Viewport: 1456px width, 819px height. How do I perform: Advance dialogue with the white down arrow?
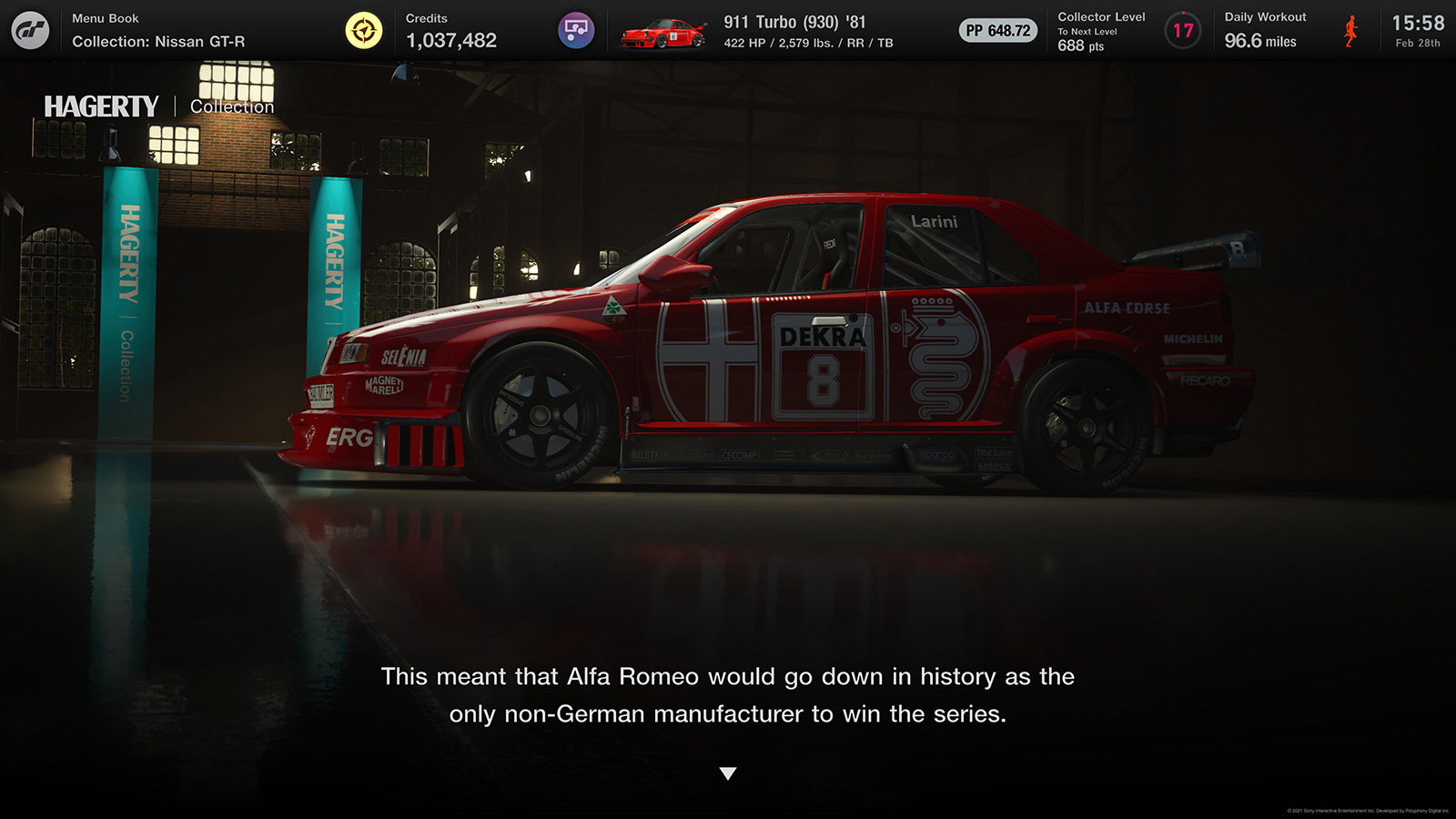(728, 773)
